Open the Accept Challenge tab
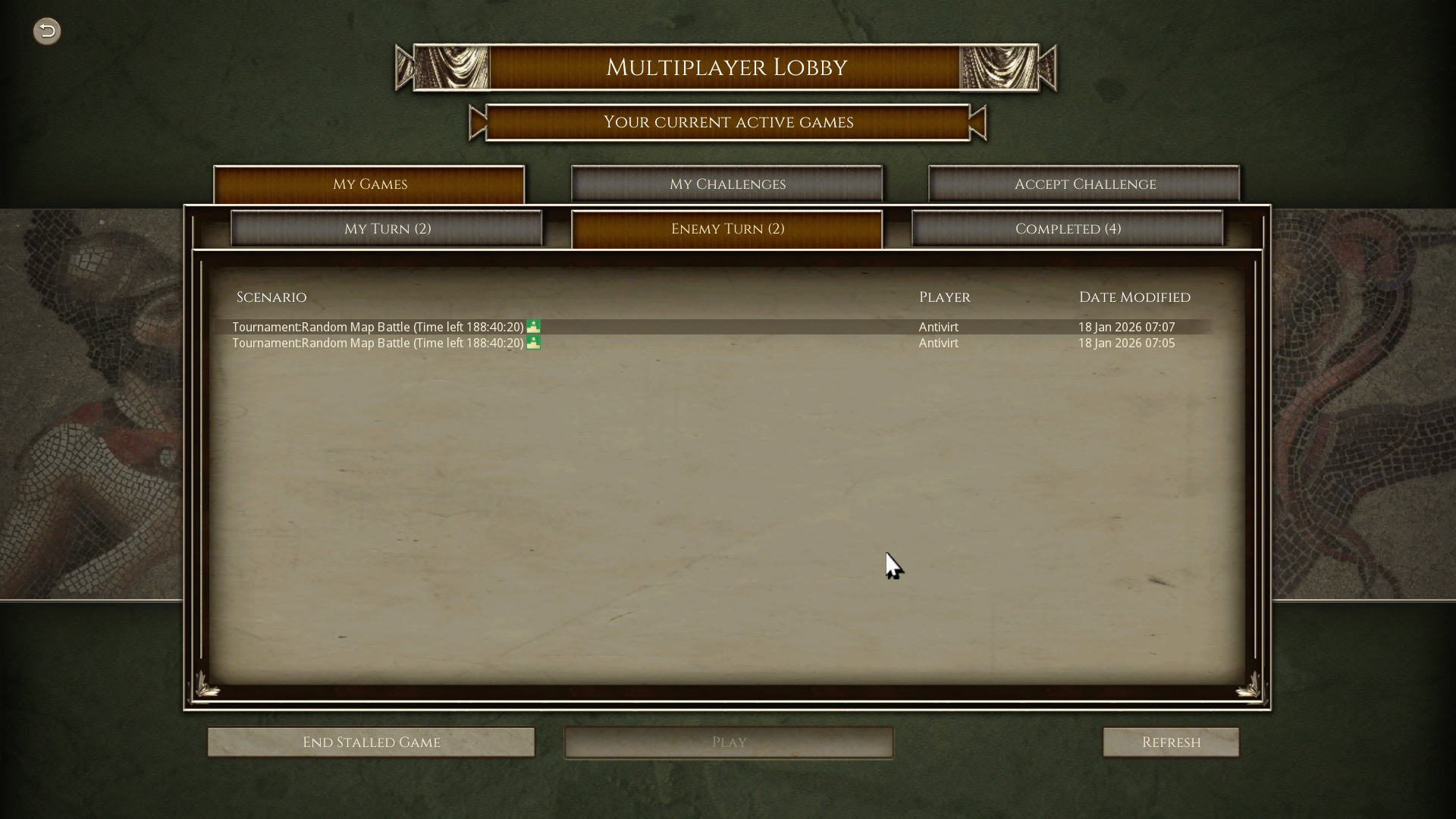This screenshot has width=1456, height=819. [x=1084, y=184]
